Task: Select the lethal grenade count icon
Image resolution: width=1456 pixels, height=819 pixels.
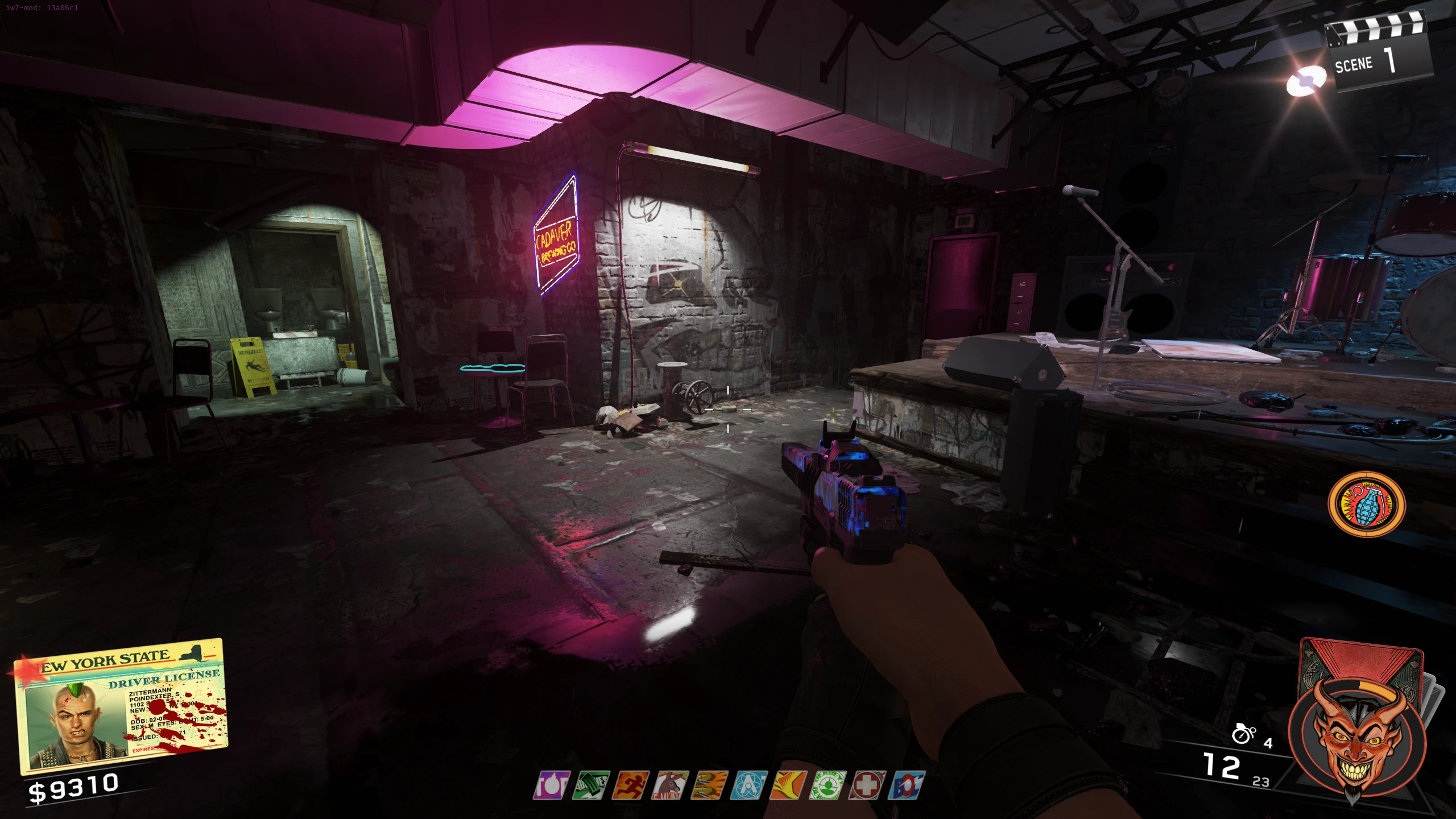Action: (x=1243, y=734)
